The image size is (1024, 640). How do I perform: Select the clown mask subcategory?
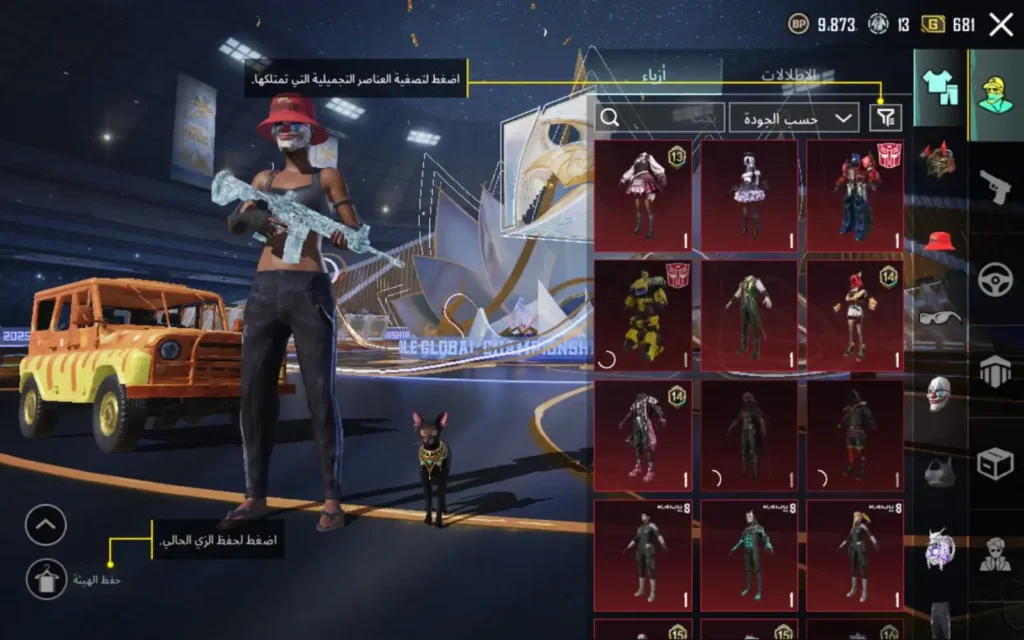(x=940, y=394)
